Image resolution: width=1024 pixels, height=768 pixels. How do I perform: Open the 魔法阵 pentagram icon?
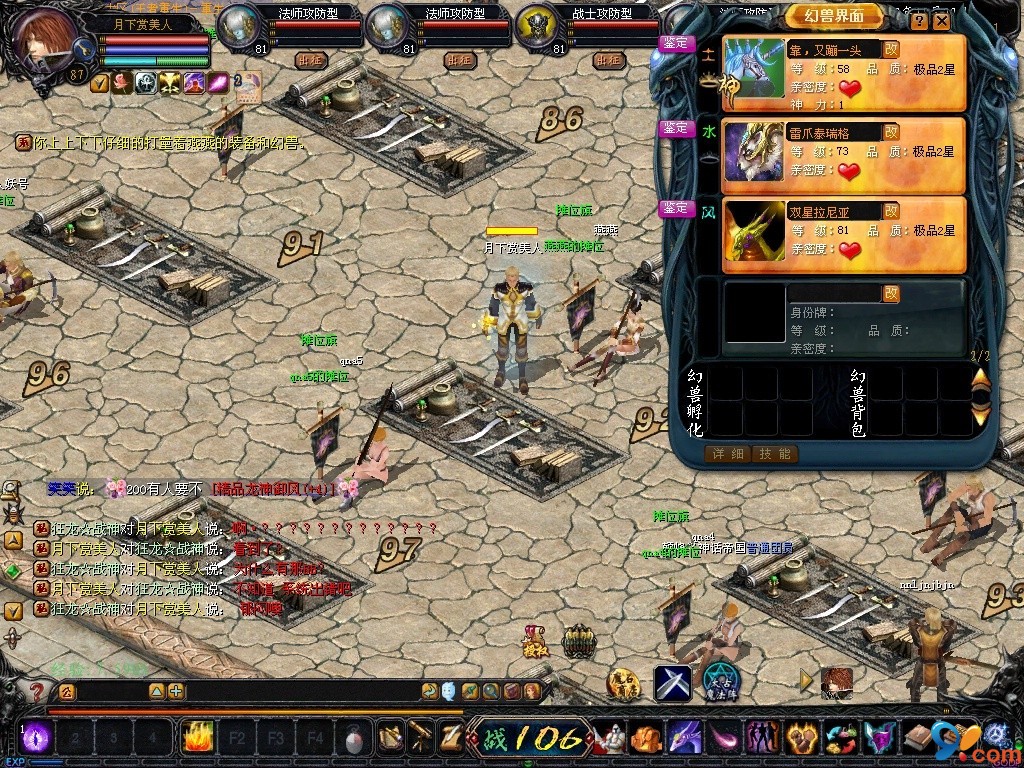(x=720, y=683)
